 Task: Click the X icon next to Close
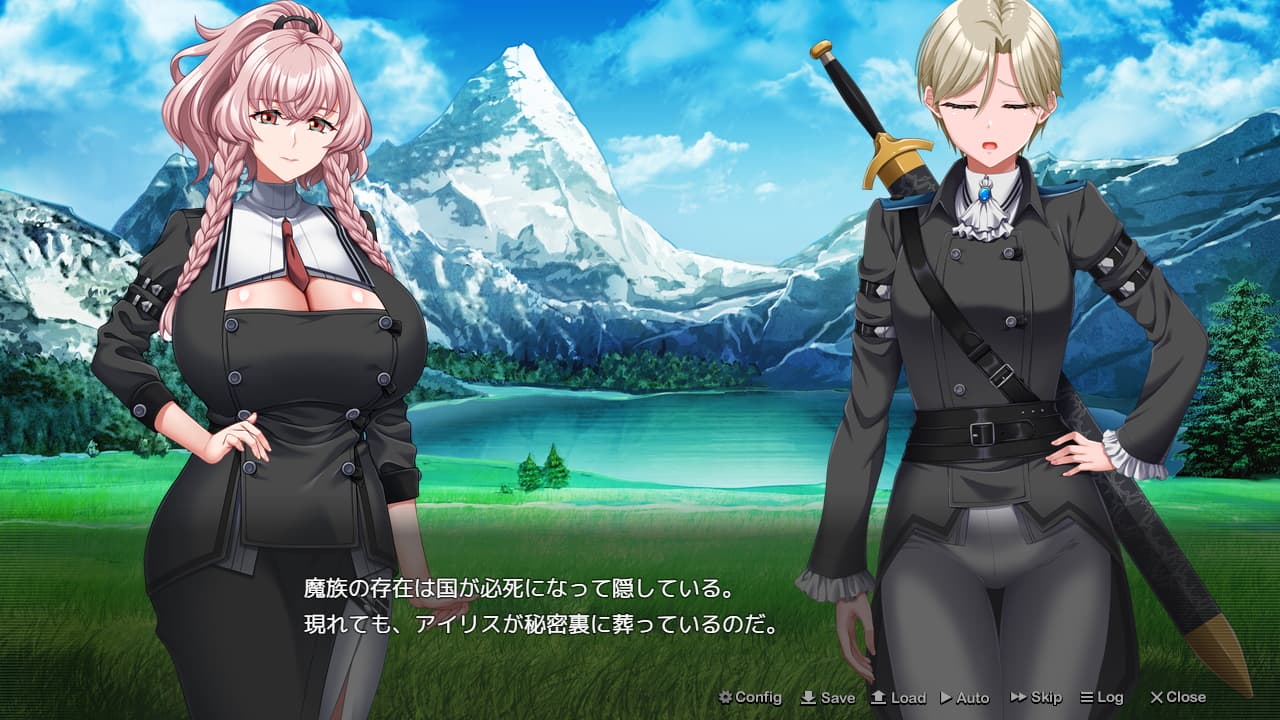(1155, 698)
